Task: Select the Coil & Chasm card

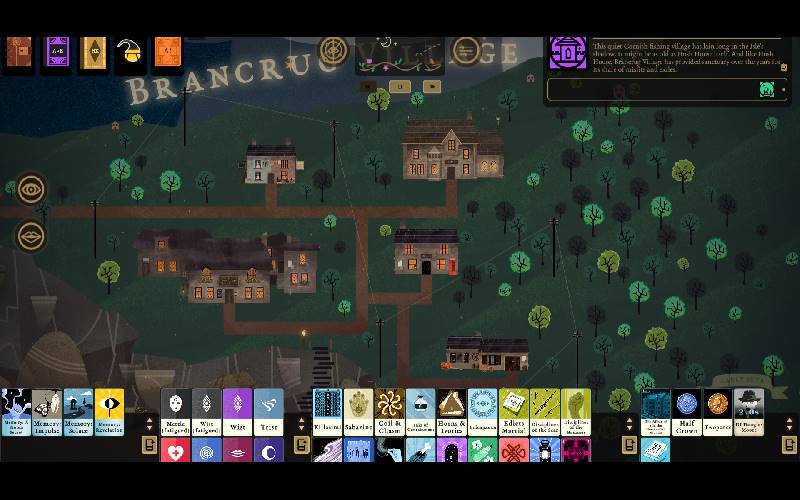Action: (x=390, y=412)
